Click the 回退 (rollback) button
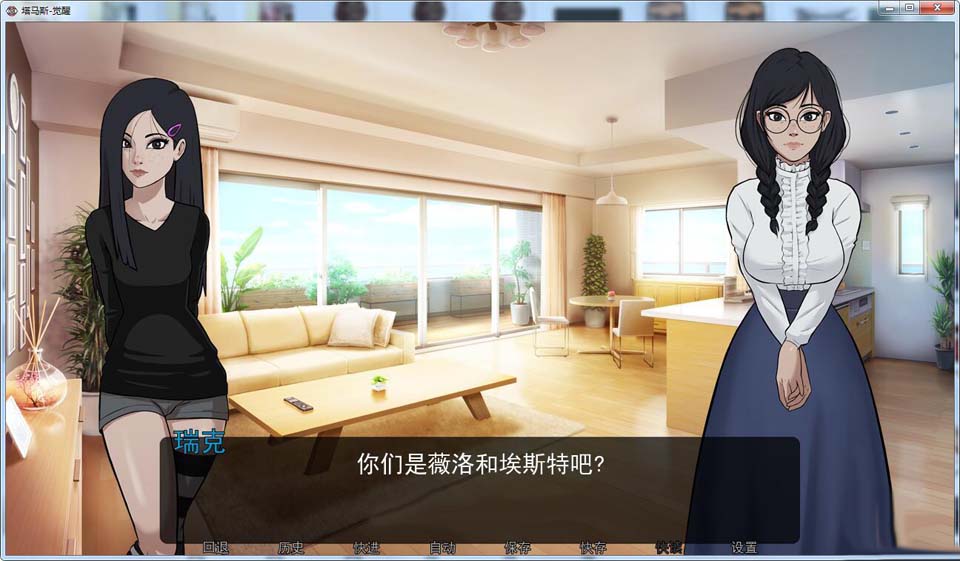The width and height of the screenshot is (960, 561). [216, 548]
